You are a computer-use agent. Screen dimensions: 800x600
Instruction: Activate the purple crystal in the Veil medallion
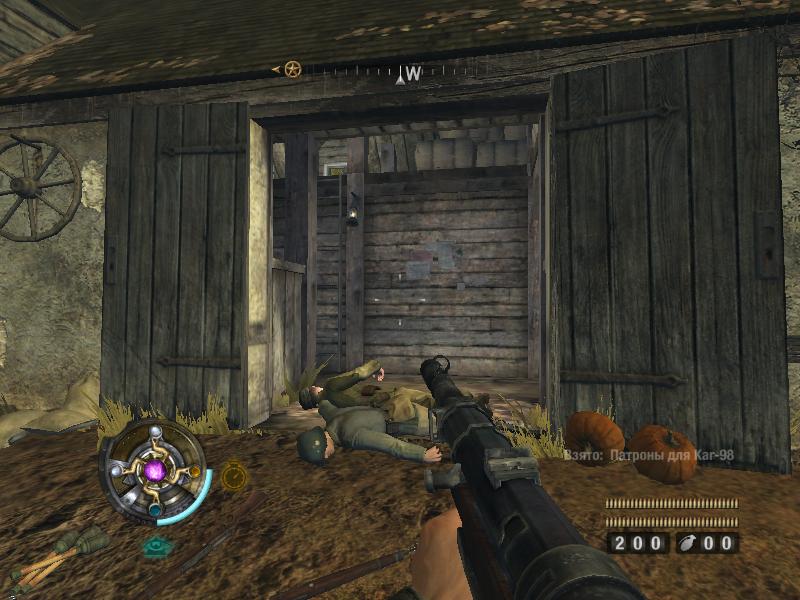154,470
